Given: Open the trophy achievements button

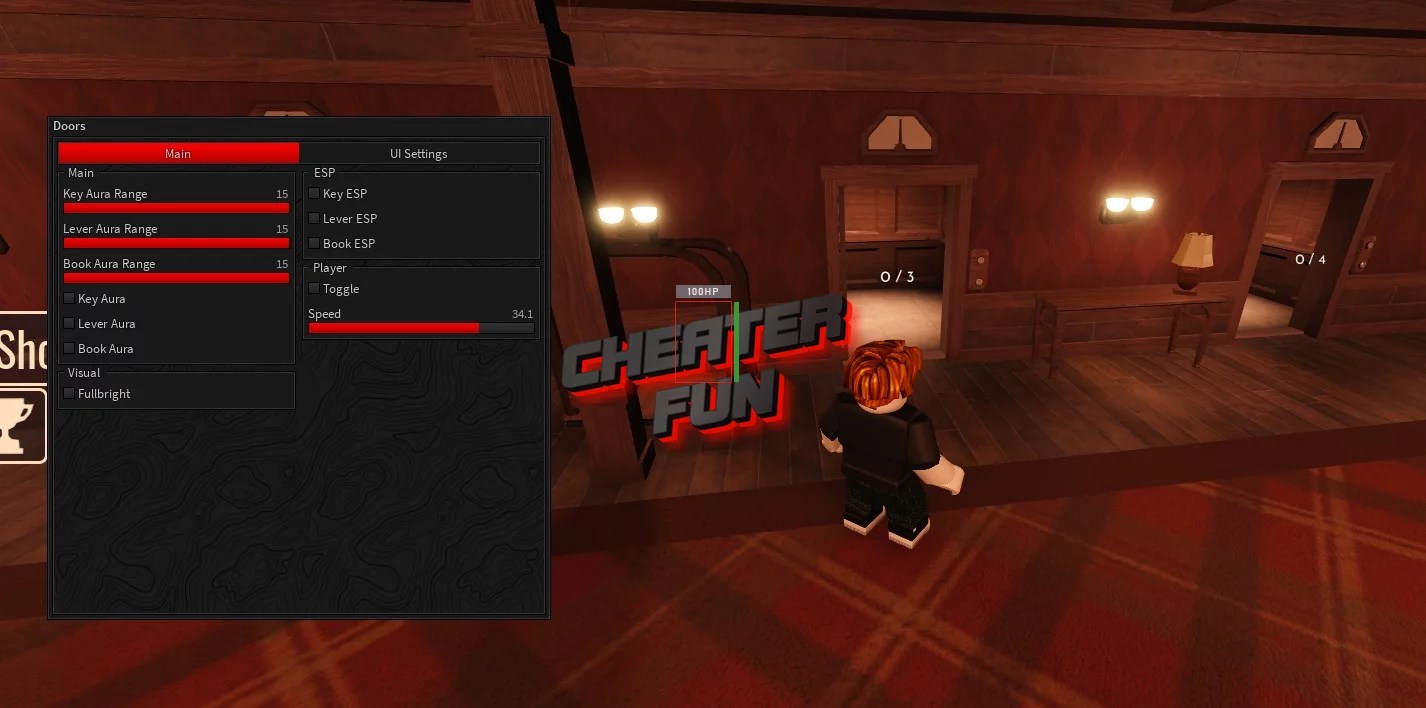Looking at the screenshot, I should tap(20, 427).
